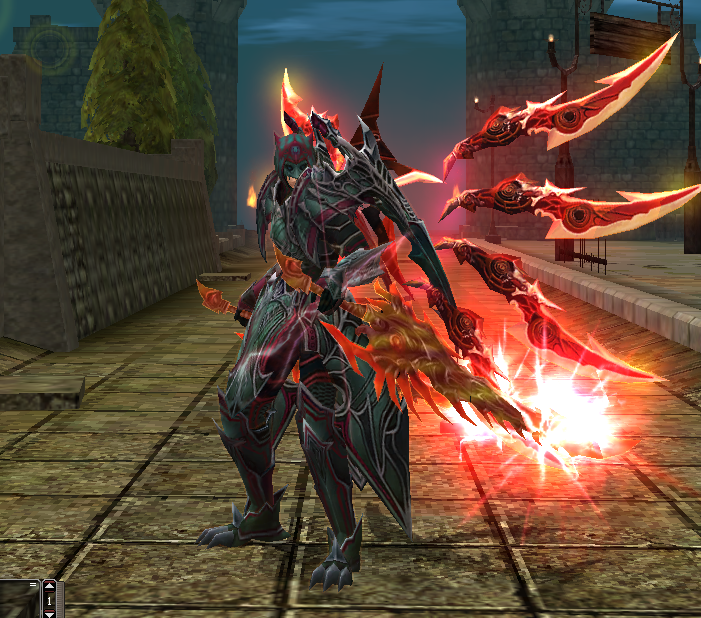Click the down arrow on the page stepper
The image size is (701, 618).
click(x=49, y=614)
